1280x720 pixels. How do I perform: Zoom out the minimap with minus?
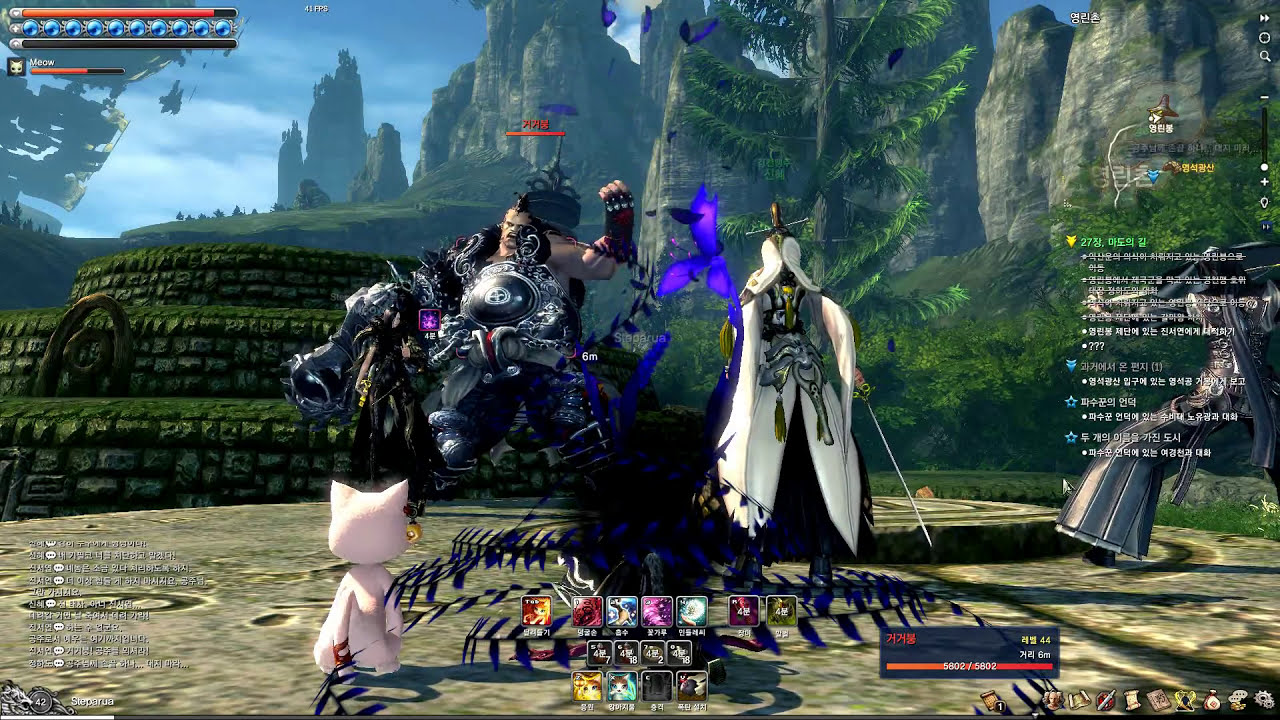[1265, 97]
